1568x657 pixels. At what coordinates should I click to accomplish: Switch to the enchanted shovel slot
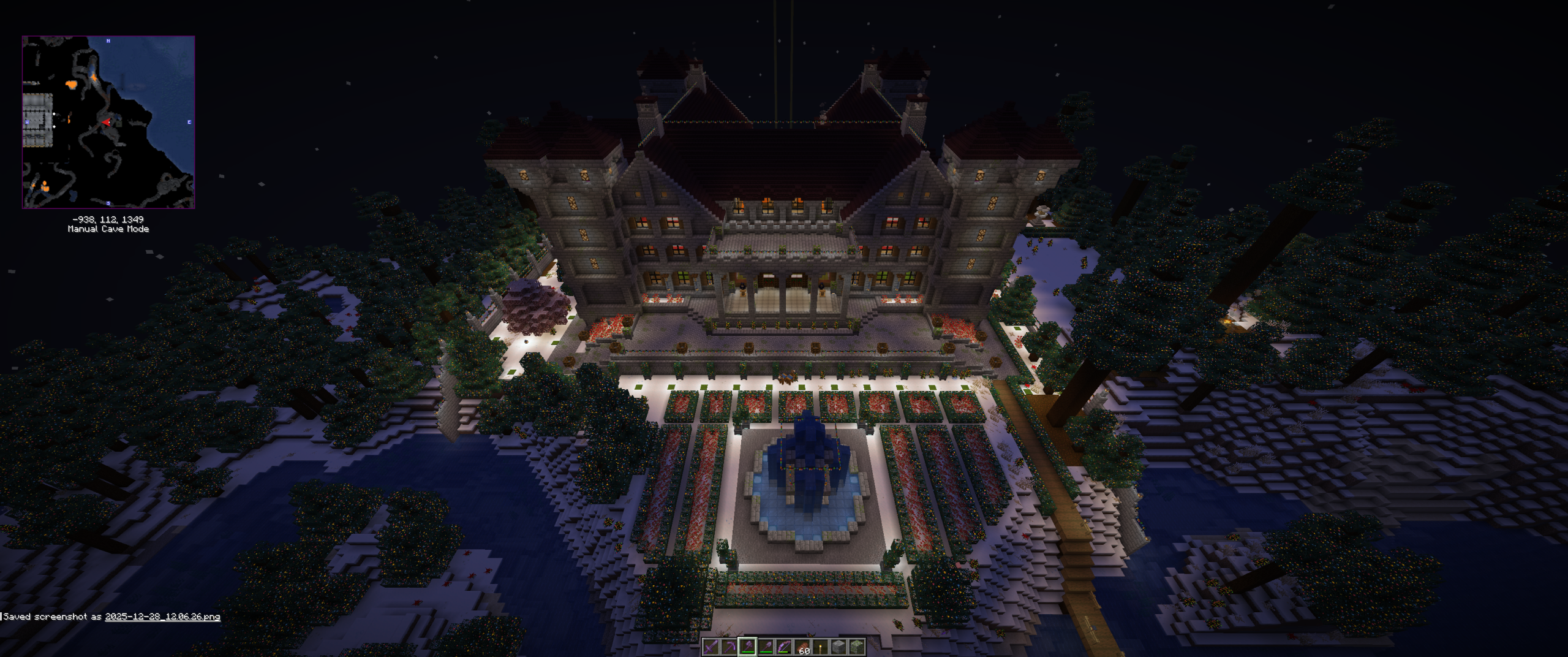[766, 647]
